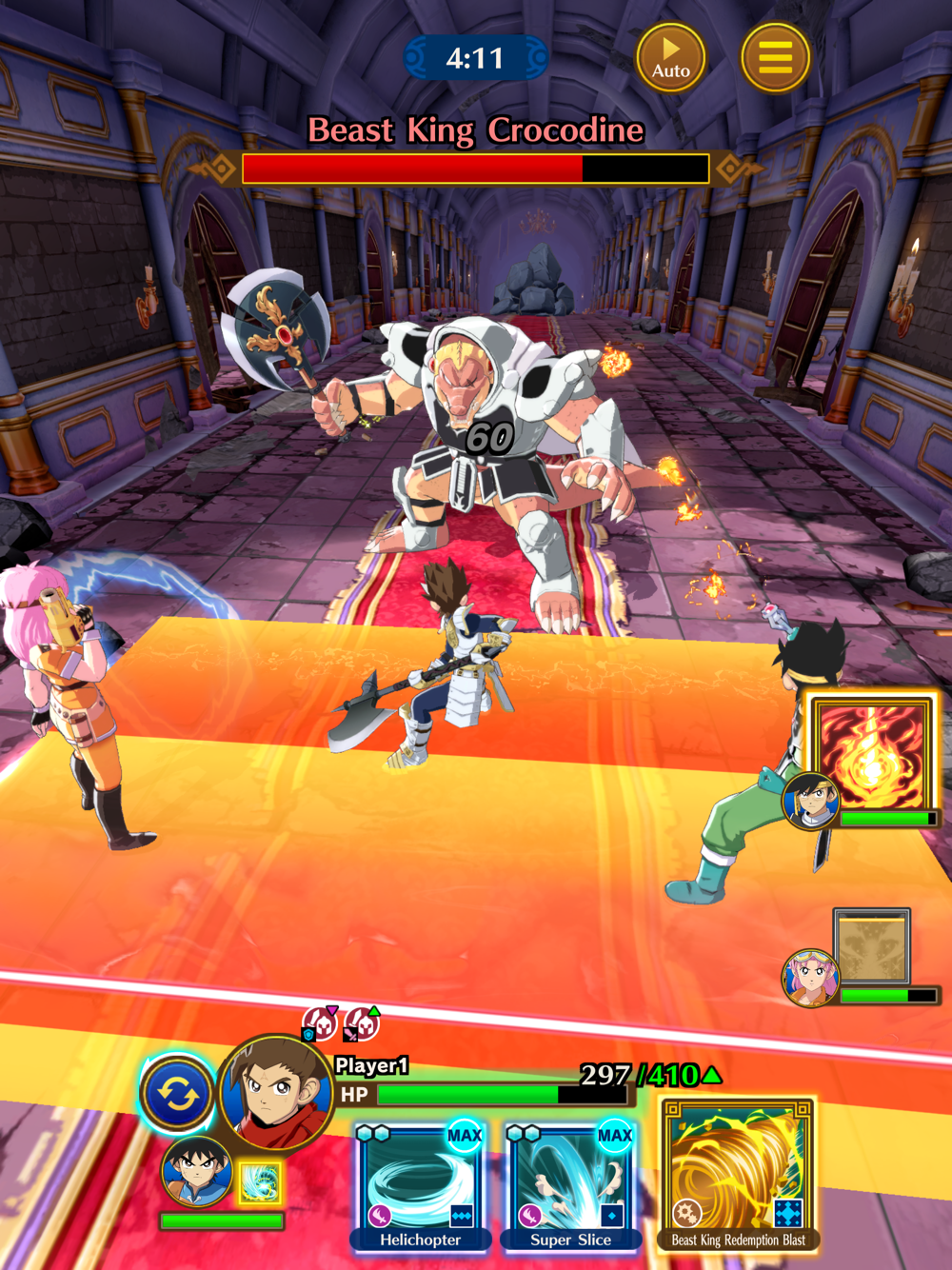The height and width of the screenshot is (1270, 952).
Task: Select the pink-haired ally's portrait
Action: pos(810,978)
